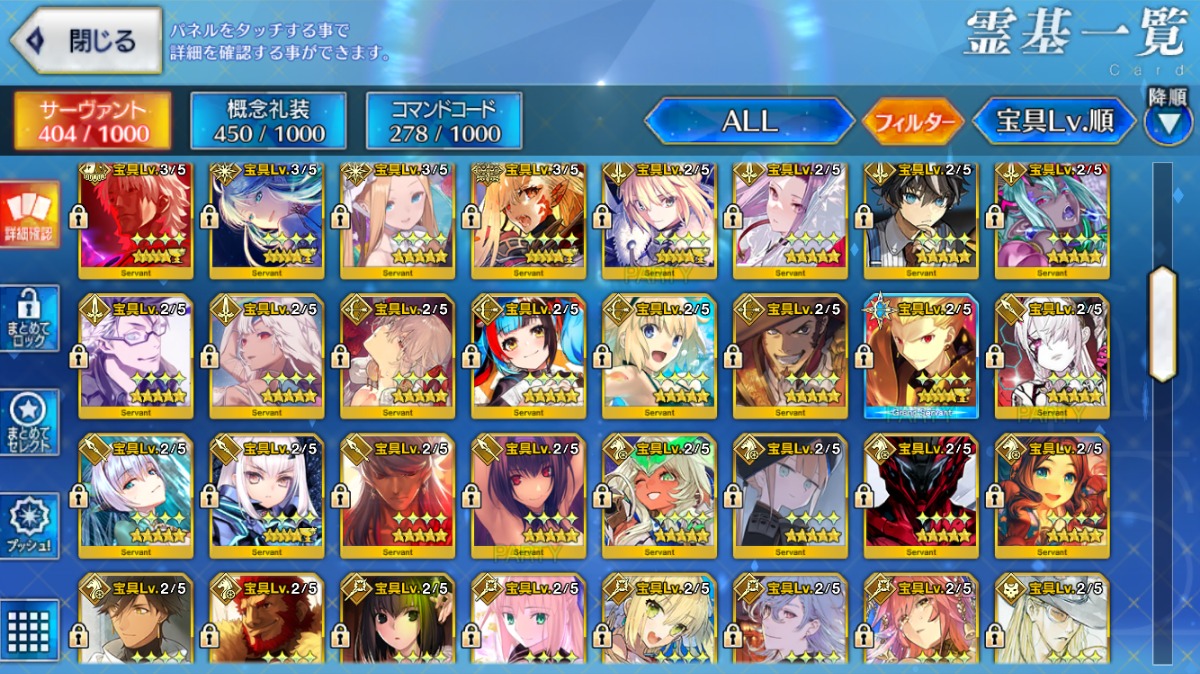Select the gold-armored servant with blue card frame
The width and height of the screenshot is (1200, 674).
point(921,356)
